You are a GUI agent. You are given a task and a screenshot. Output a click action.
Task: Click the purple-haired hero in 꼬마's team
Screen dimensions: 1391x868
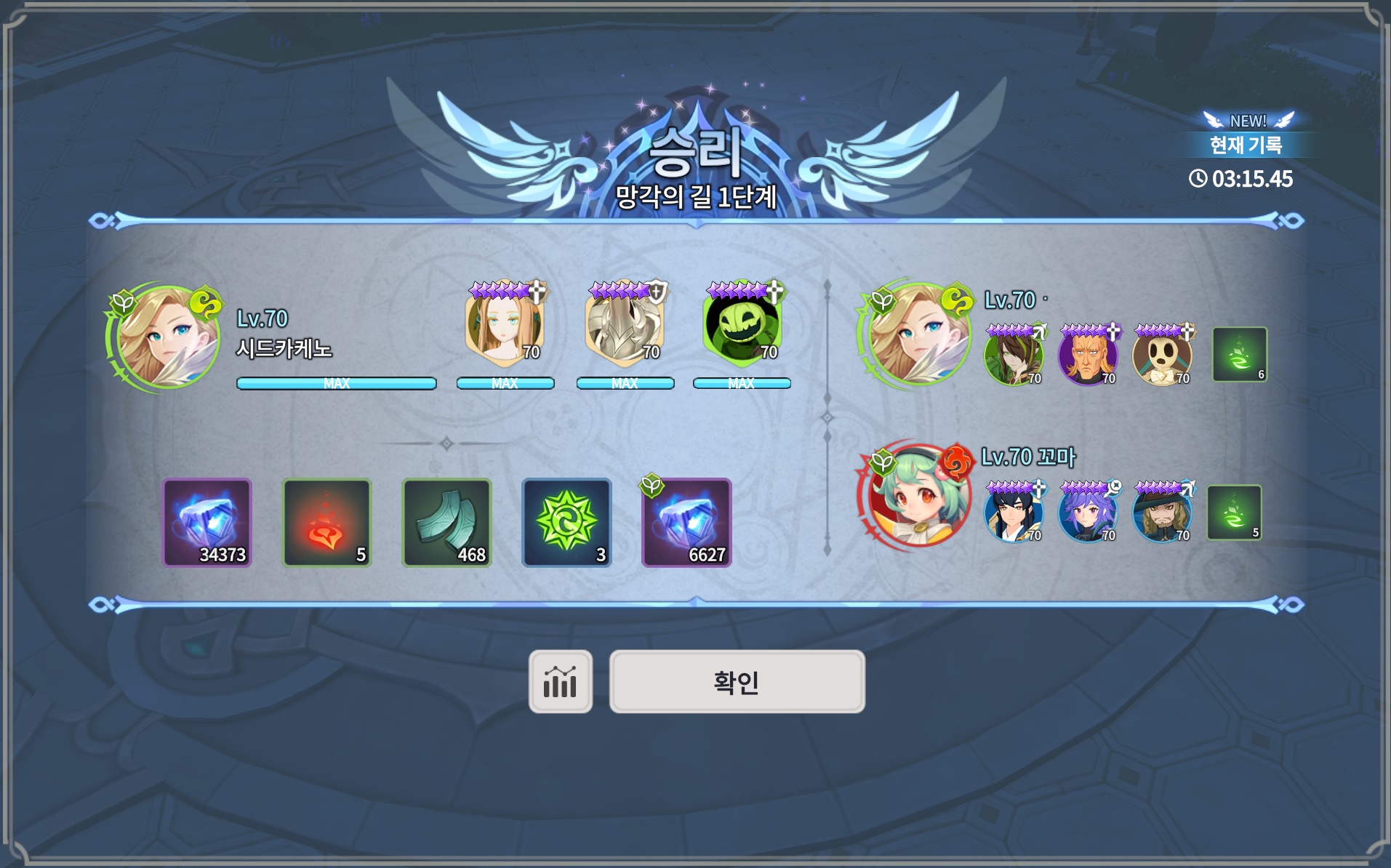pos(1088,513)
